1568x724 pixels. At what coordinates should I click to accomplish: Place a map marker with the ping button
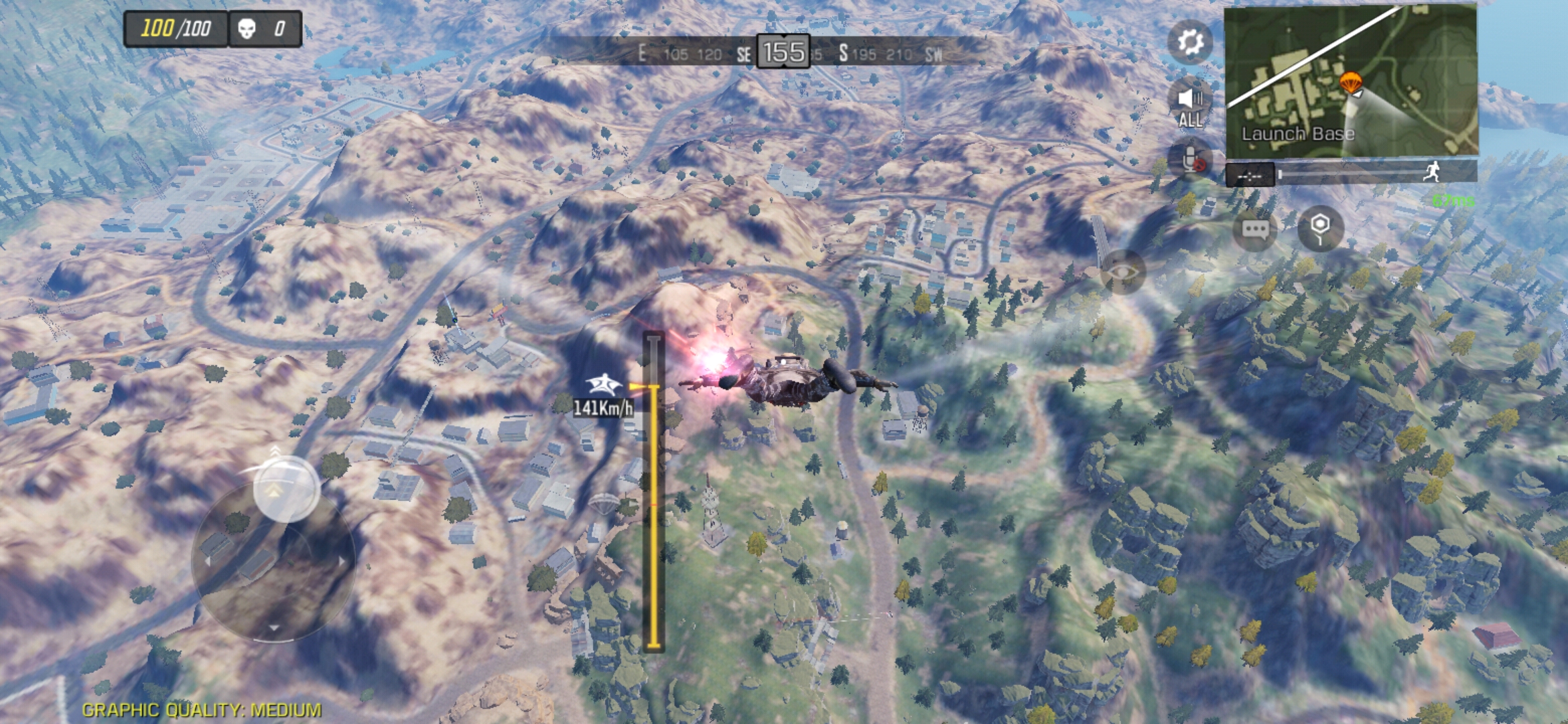[1319, 228]
